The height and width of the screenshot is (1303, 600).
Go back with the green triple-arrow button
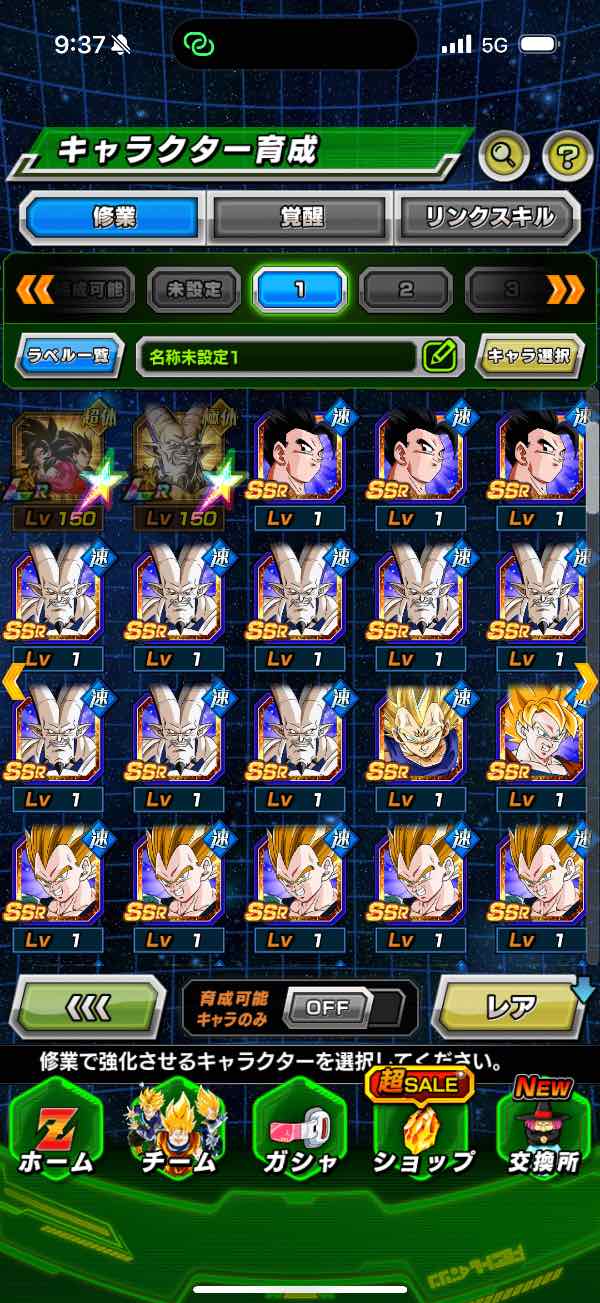pos(87,1006)
